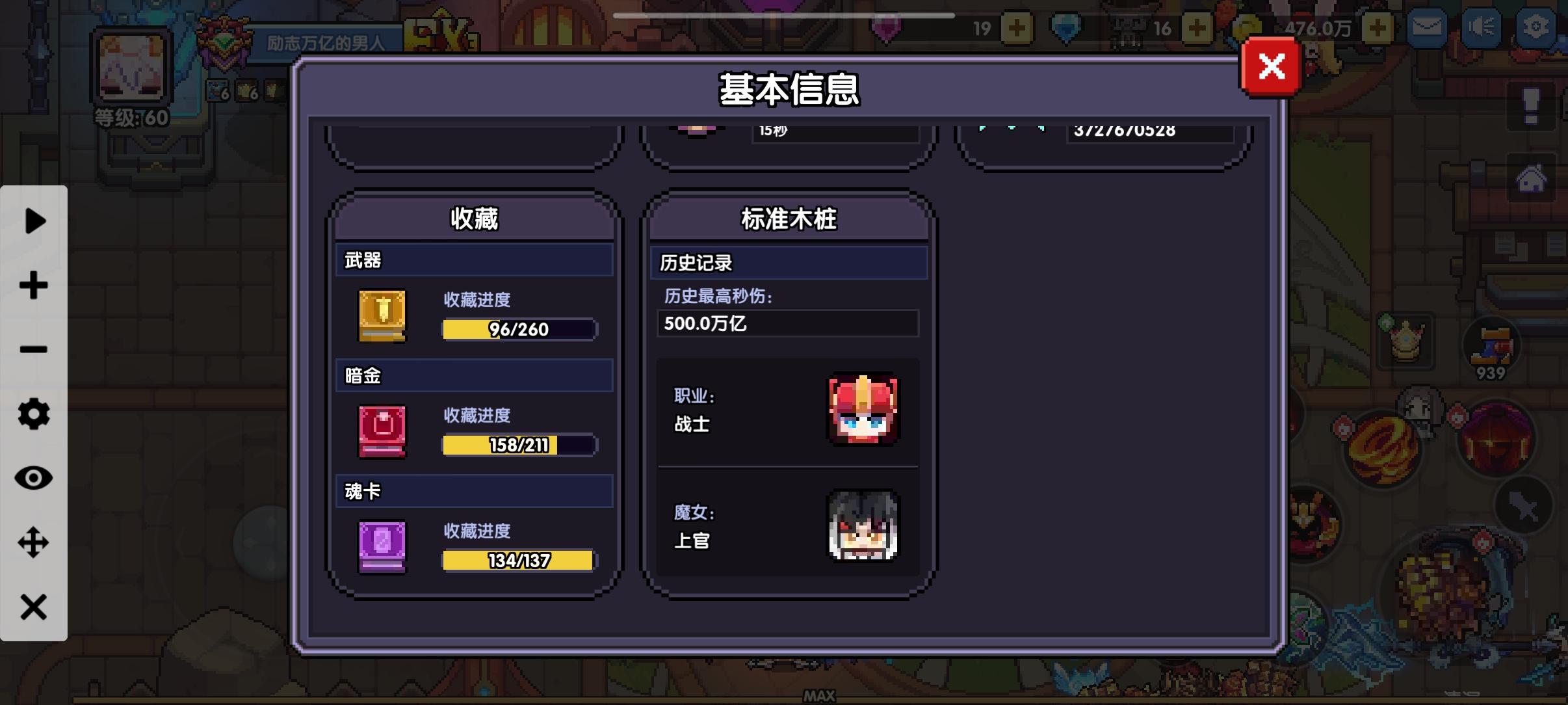The height and width of the screenshot is (705, 1568).
Task: Expand the 武器 collection section
Action: 474,259
